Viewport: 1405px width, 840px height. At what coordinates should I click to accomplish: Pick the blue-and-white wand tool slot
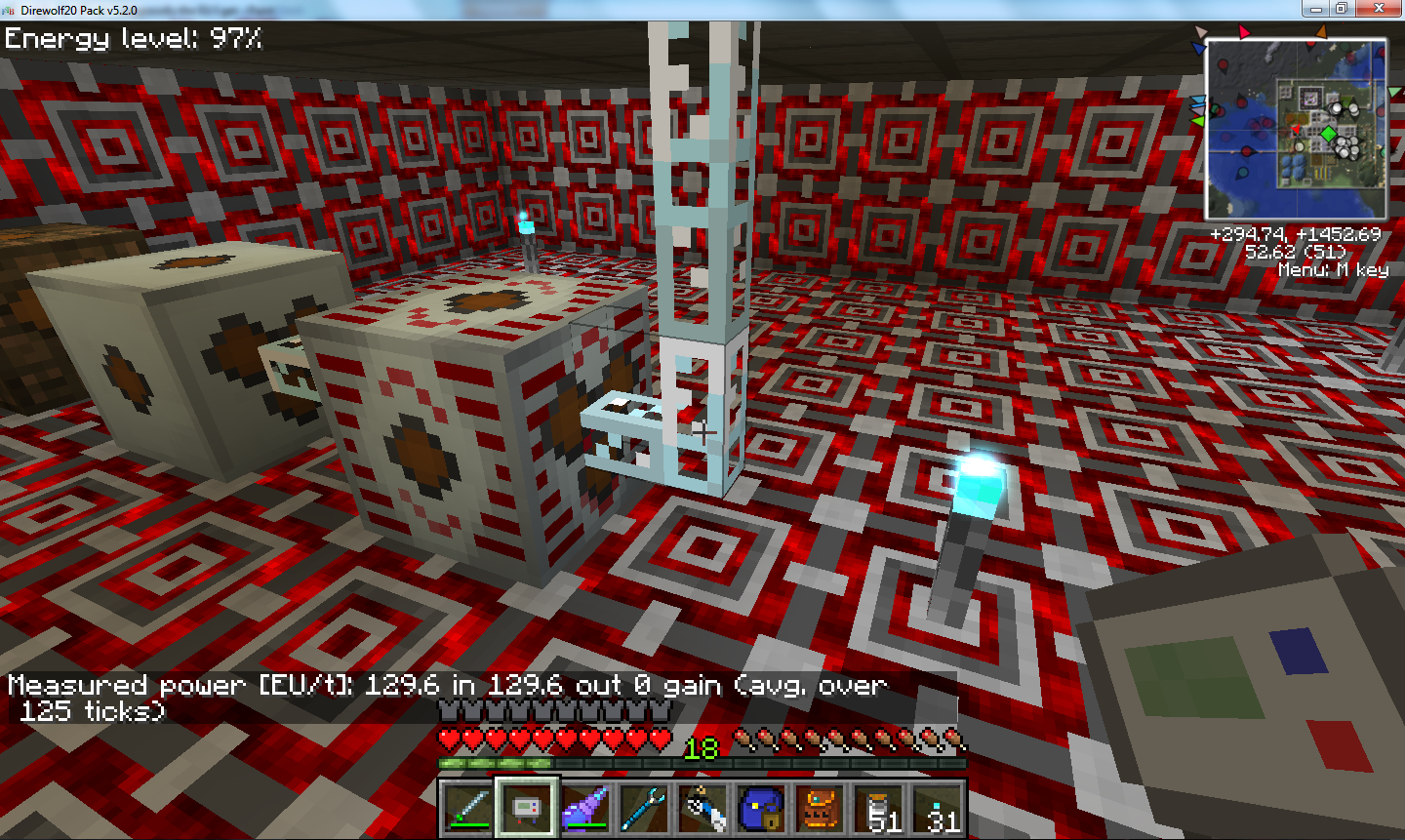(x=703, y=807)
